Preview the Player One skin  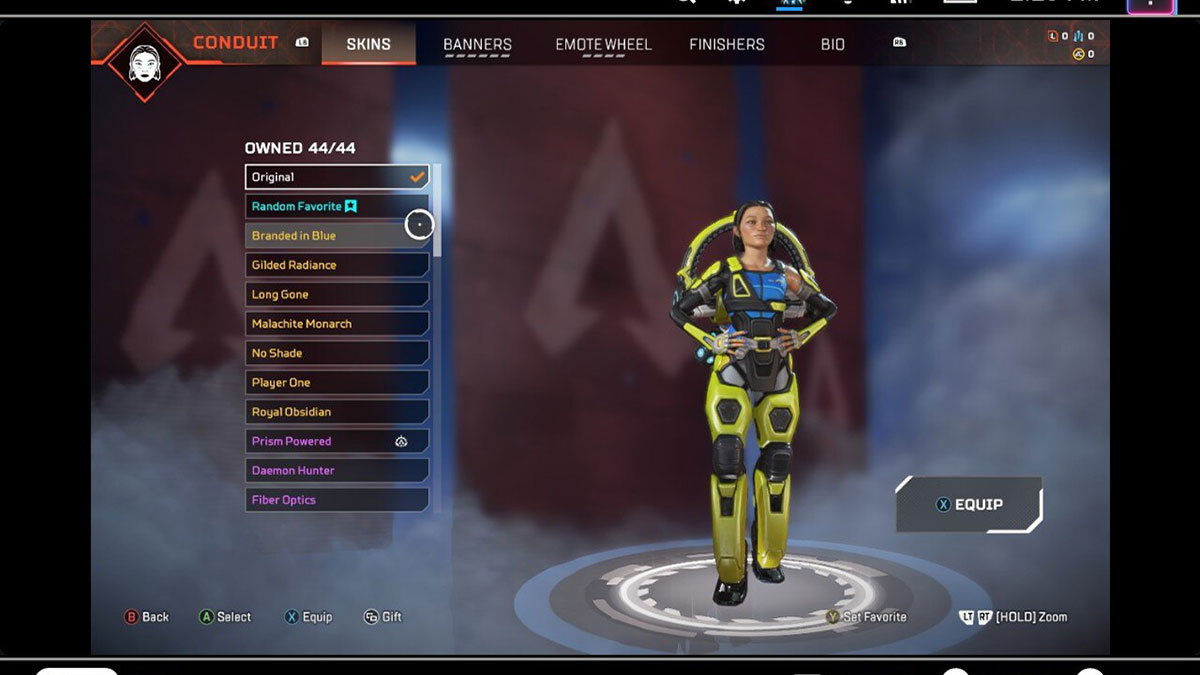click(x=337, y=383)
